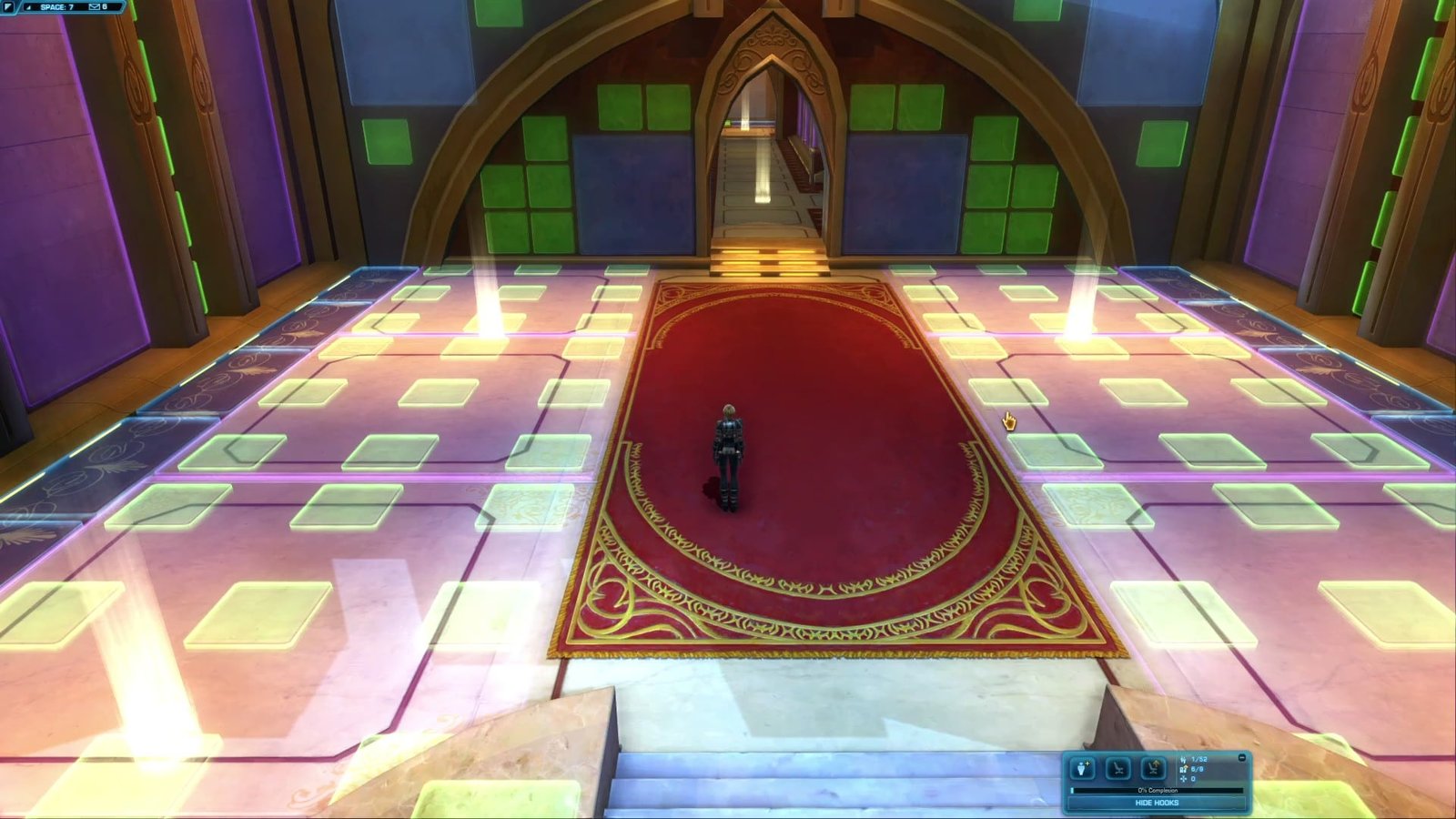Image resolution: width=1456 pixels, height=819 pixels.
Task: Minimize the decoration panel with minus button
Action: point(1242,757)
